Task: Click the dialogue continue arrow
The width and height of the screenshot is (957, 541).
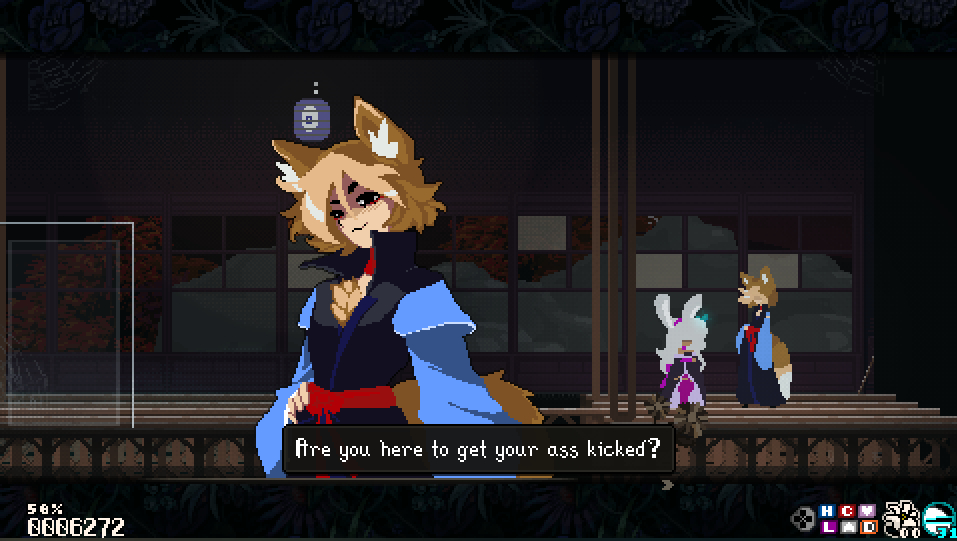Action: (x=668, y=485)
